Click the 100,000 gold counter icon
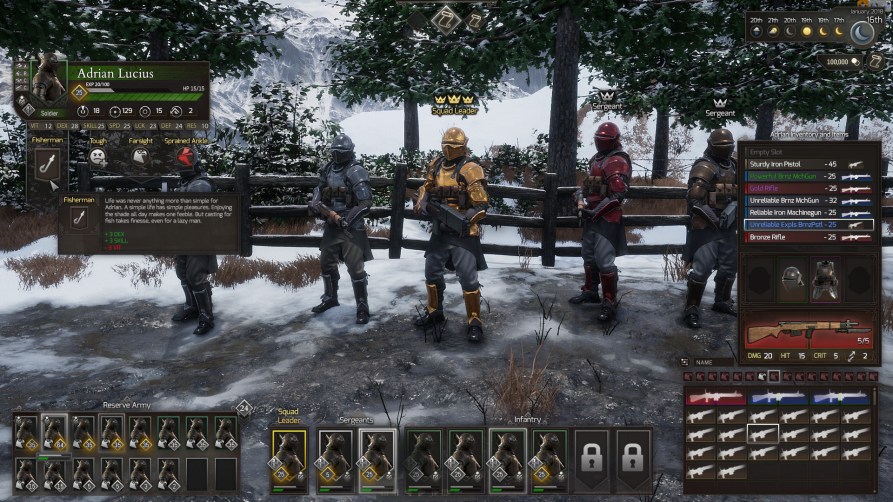 coord(855,61)
